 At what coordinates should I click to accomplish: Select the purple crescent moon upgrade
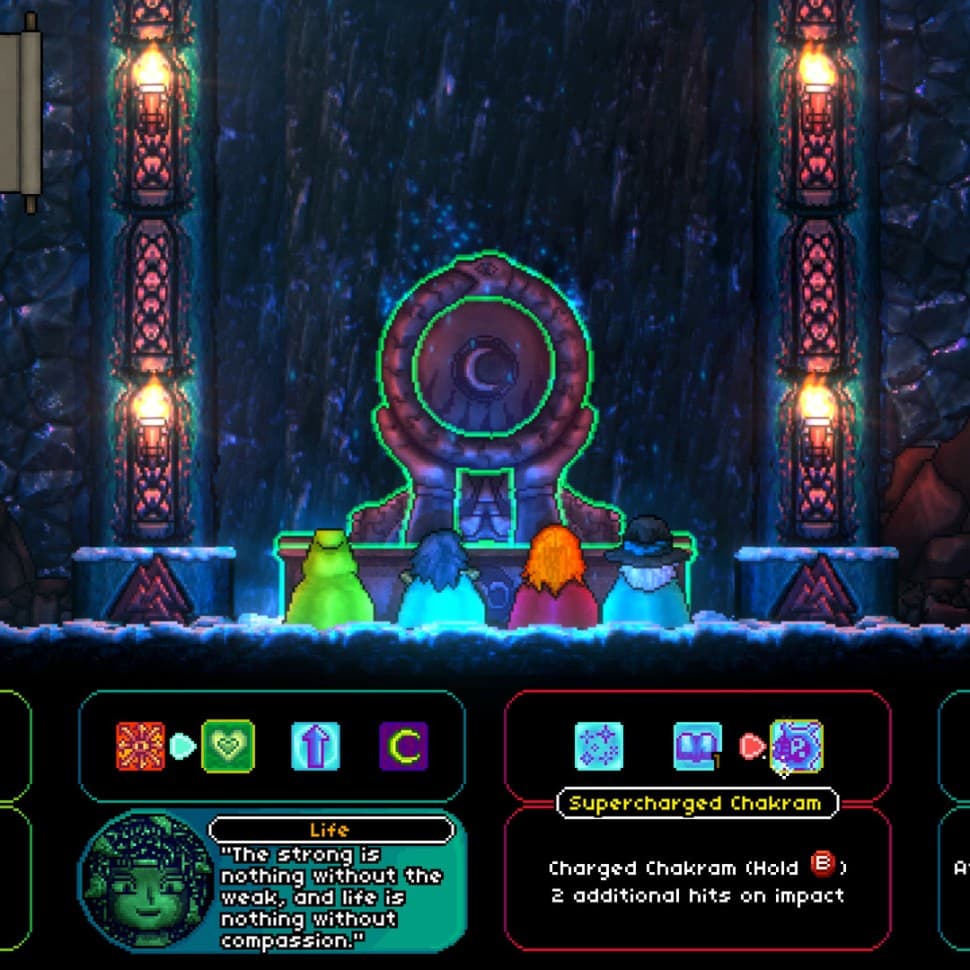(403, 746)
